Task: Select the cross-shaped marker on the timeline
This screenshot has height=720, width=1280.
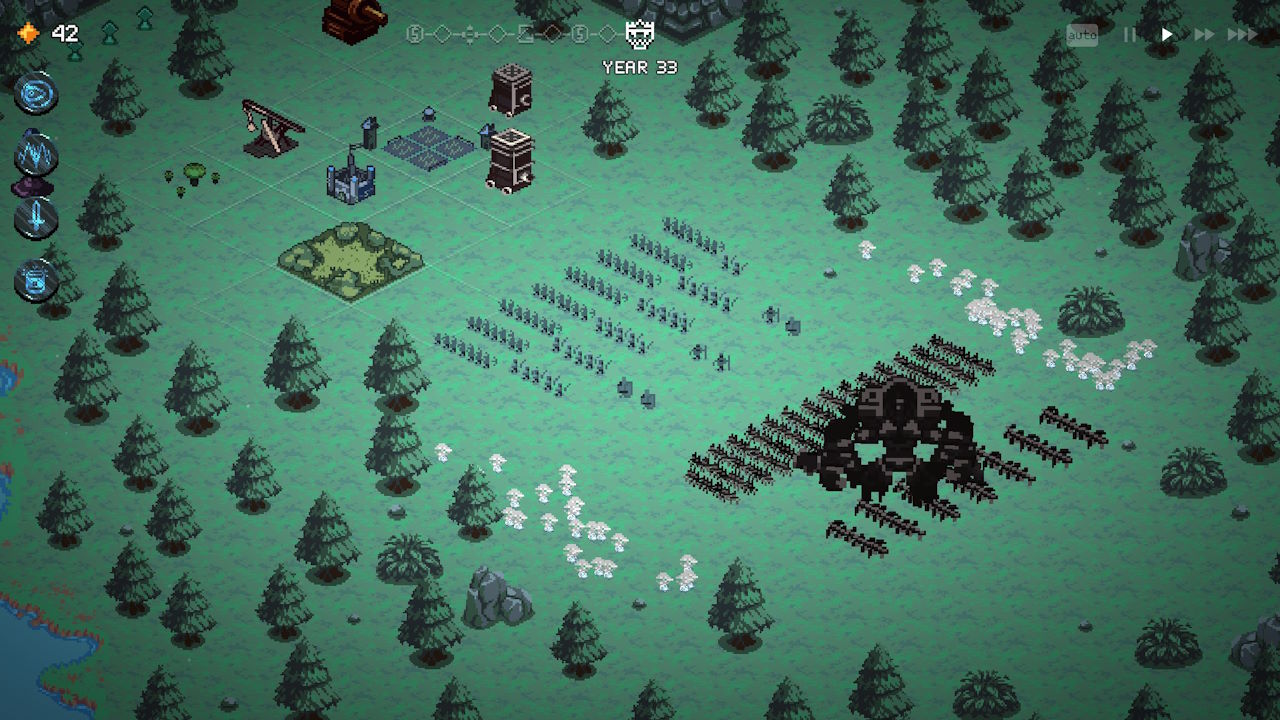Action: 469,35
